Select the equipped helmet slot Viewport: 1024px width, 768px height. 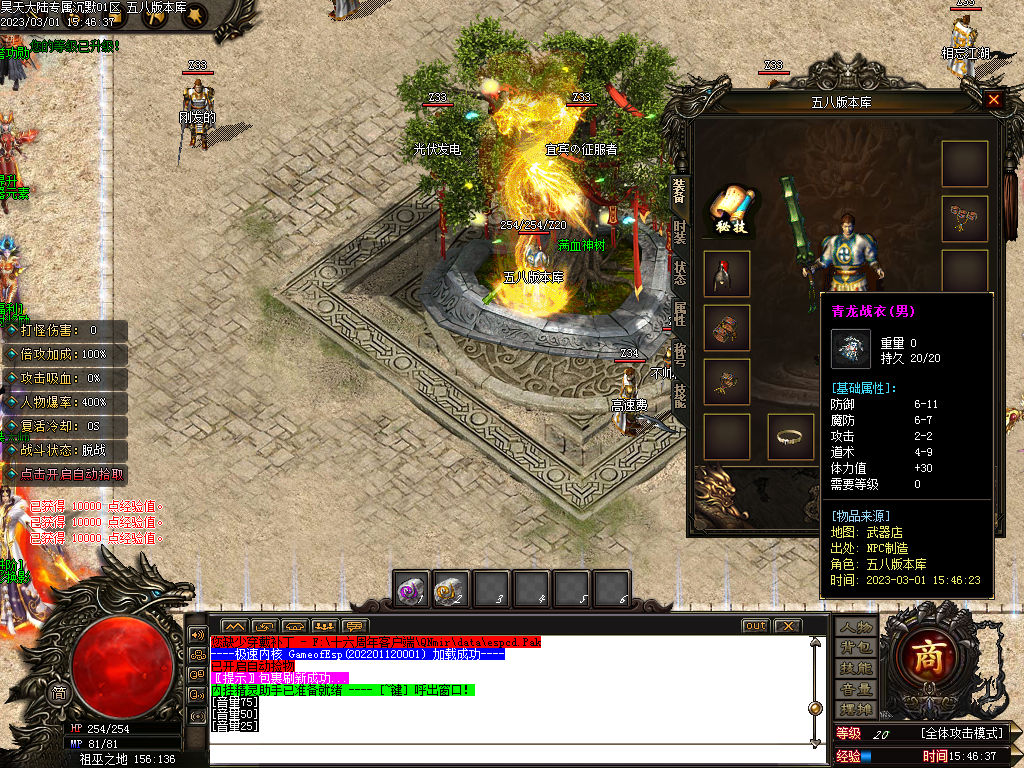[x=727, y=273]
